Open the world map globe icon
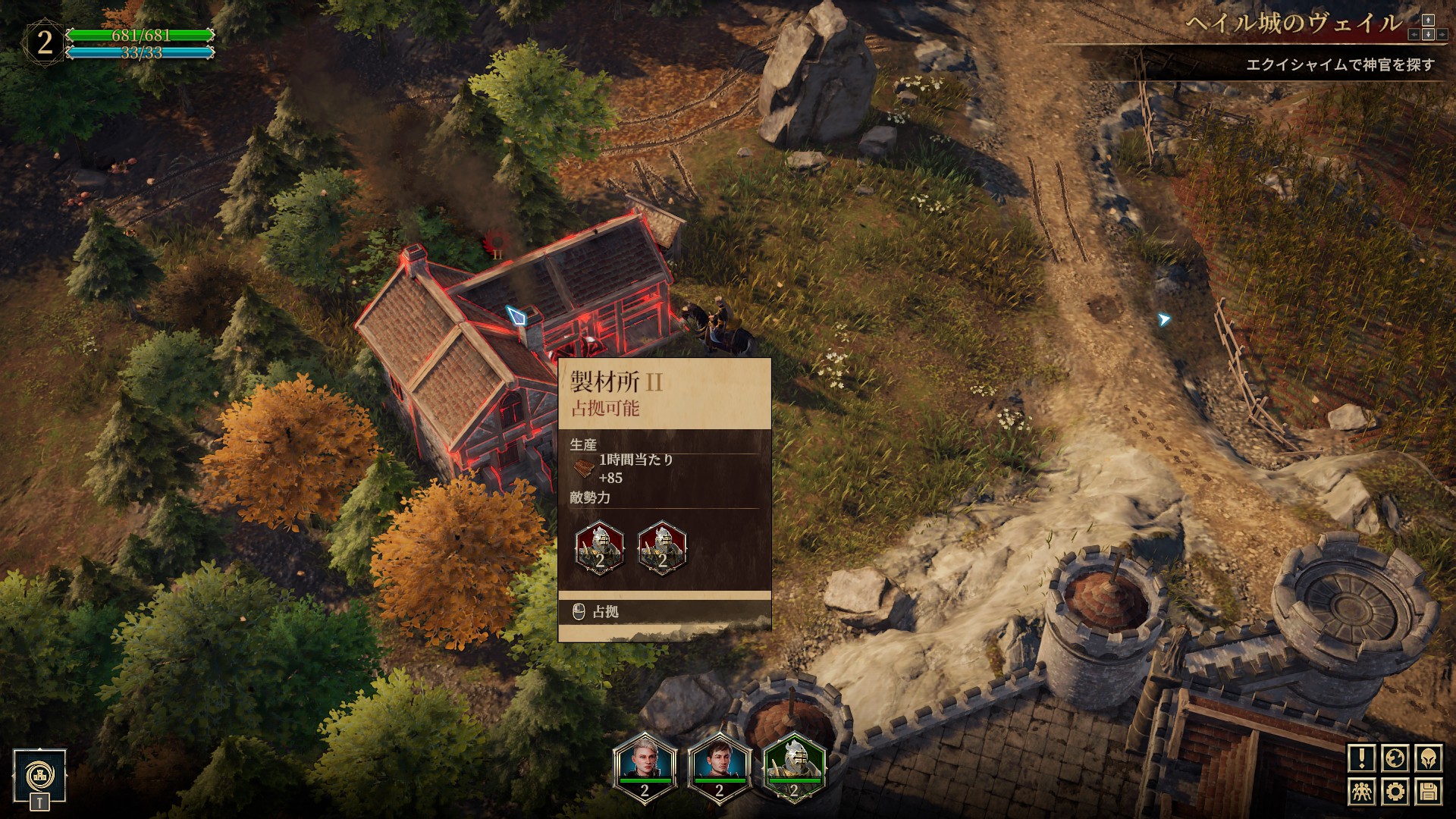 [x=1395, y=758]
